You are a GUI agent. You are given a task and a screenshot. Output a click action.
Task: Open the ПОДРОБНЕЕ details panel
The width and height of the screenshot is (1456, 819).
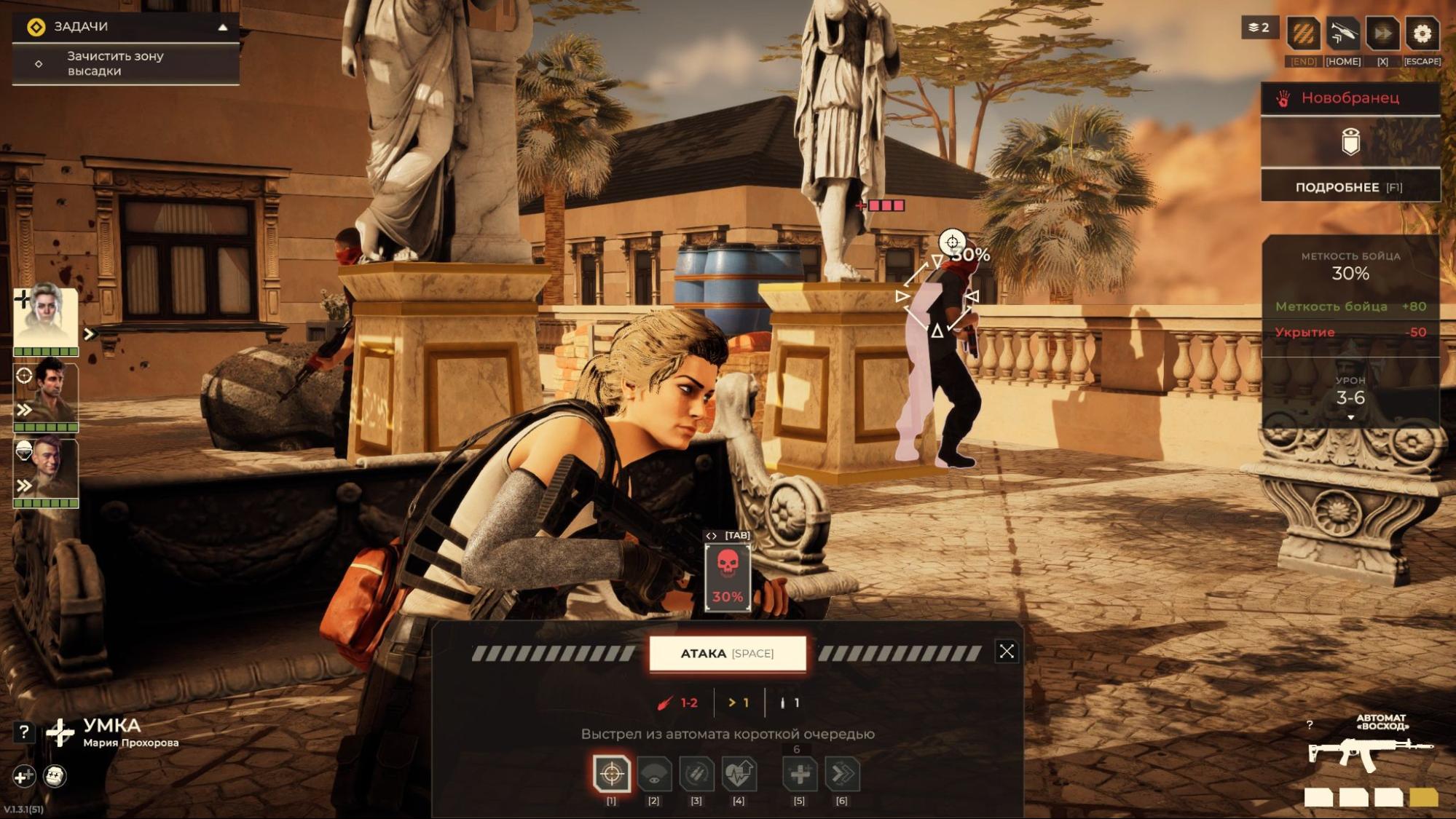pyautogui.click(x=1350, y=187)
